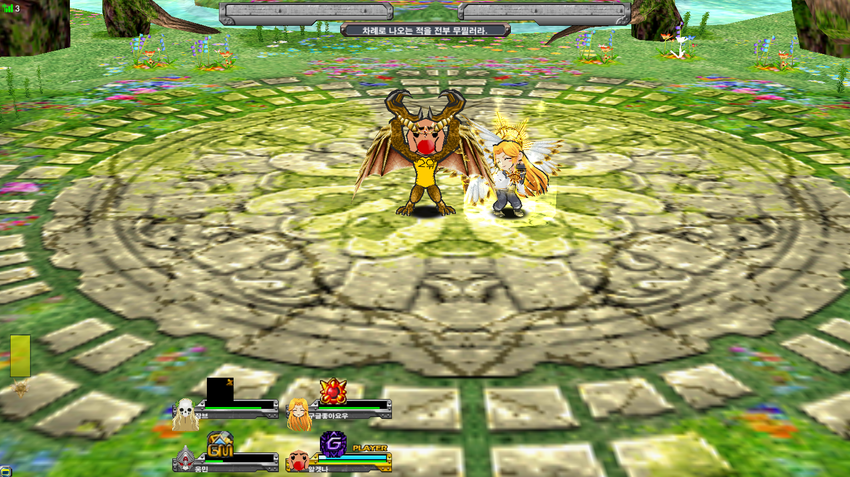850x477 pixels.
Task: Click the mission objective banner
Action: tap(425, 30)
